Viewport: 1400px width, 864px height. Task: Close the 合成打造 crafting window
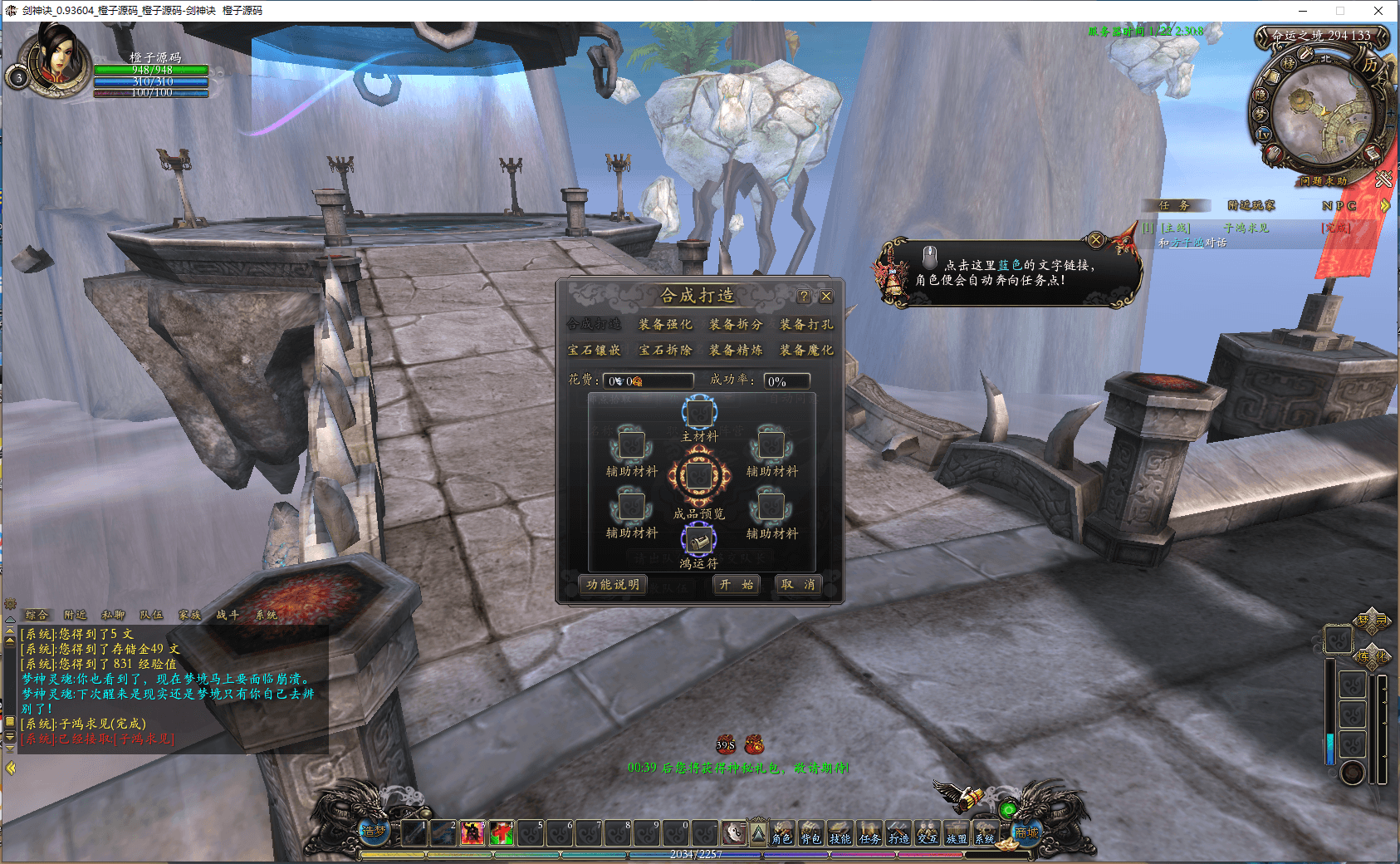click(826, 297)
